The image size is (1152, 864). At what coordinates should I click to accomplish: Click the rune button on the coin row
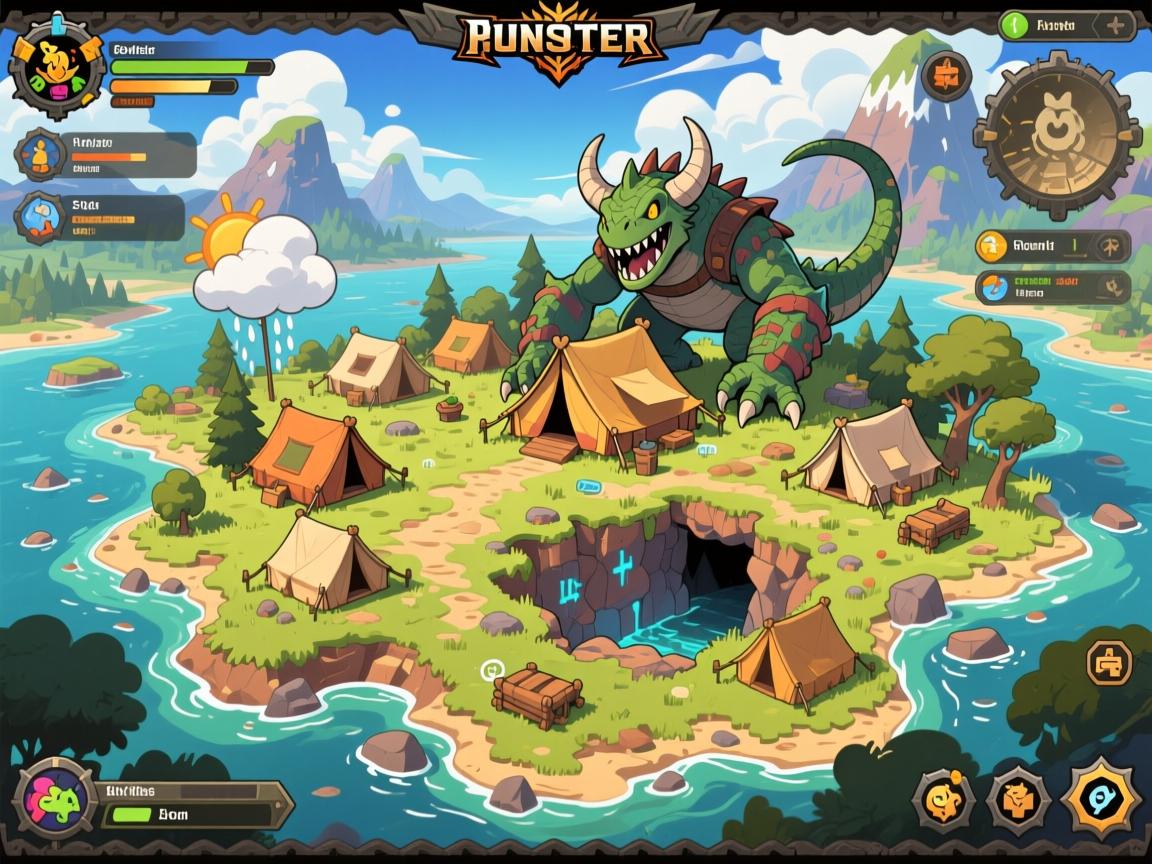pyautogui.click(x=1110, y=246)
